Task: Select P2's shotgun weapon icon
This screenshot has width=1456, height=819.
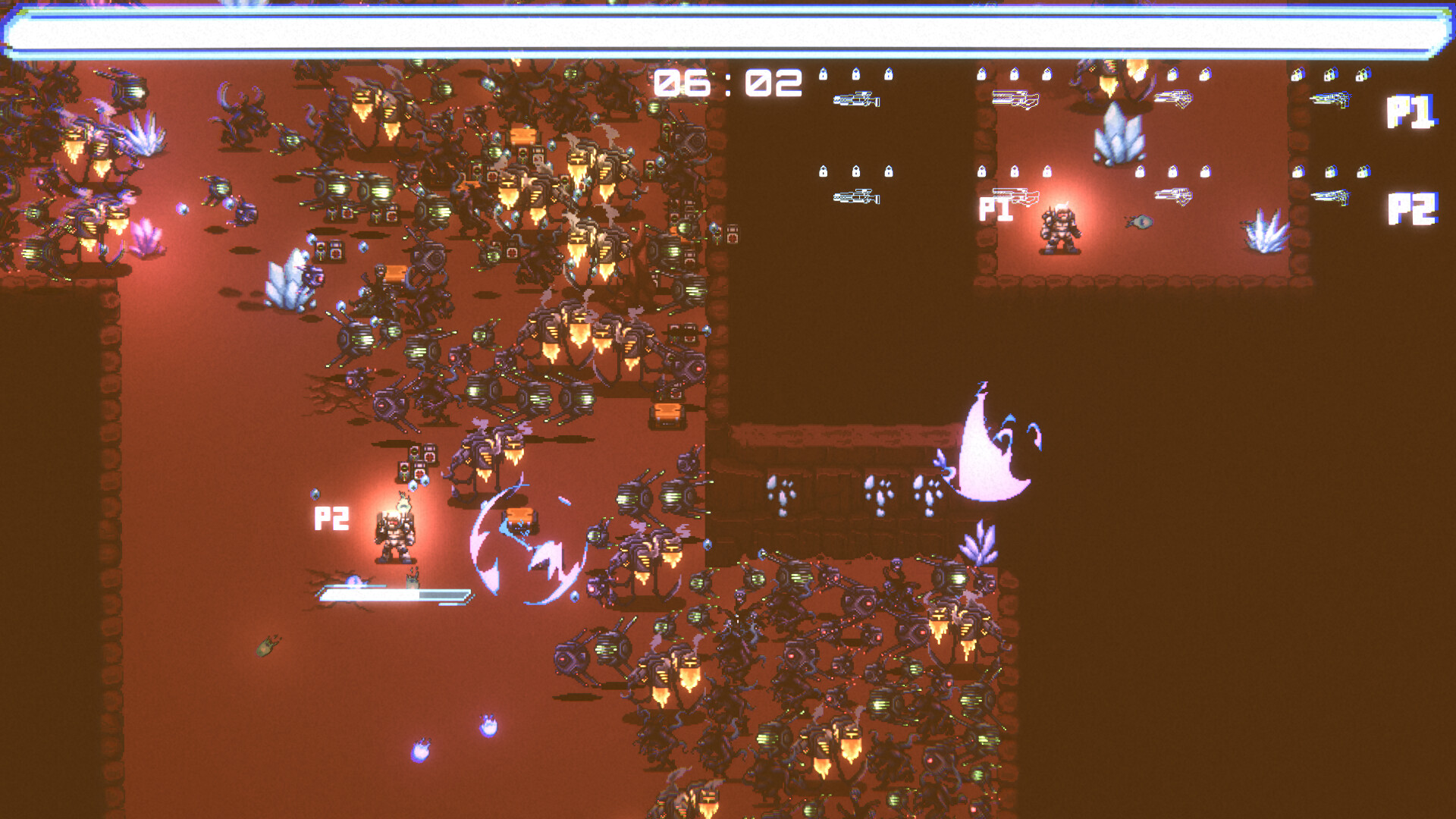Action: [x=1016, y=196]
